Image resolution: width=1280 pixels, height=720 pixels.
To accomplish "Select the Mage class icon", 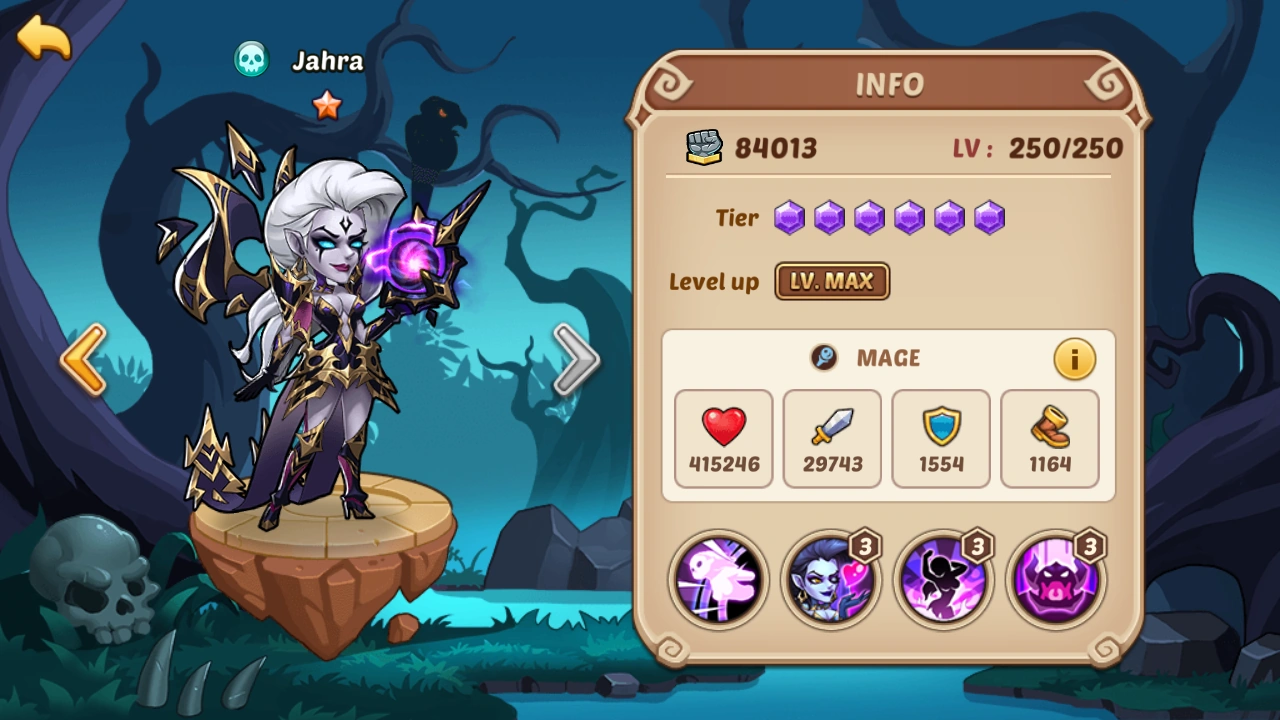I will pyautogui.click(x=824, y=358).
